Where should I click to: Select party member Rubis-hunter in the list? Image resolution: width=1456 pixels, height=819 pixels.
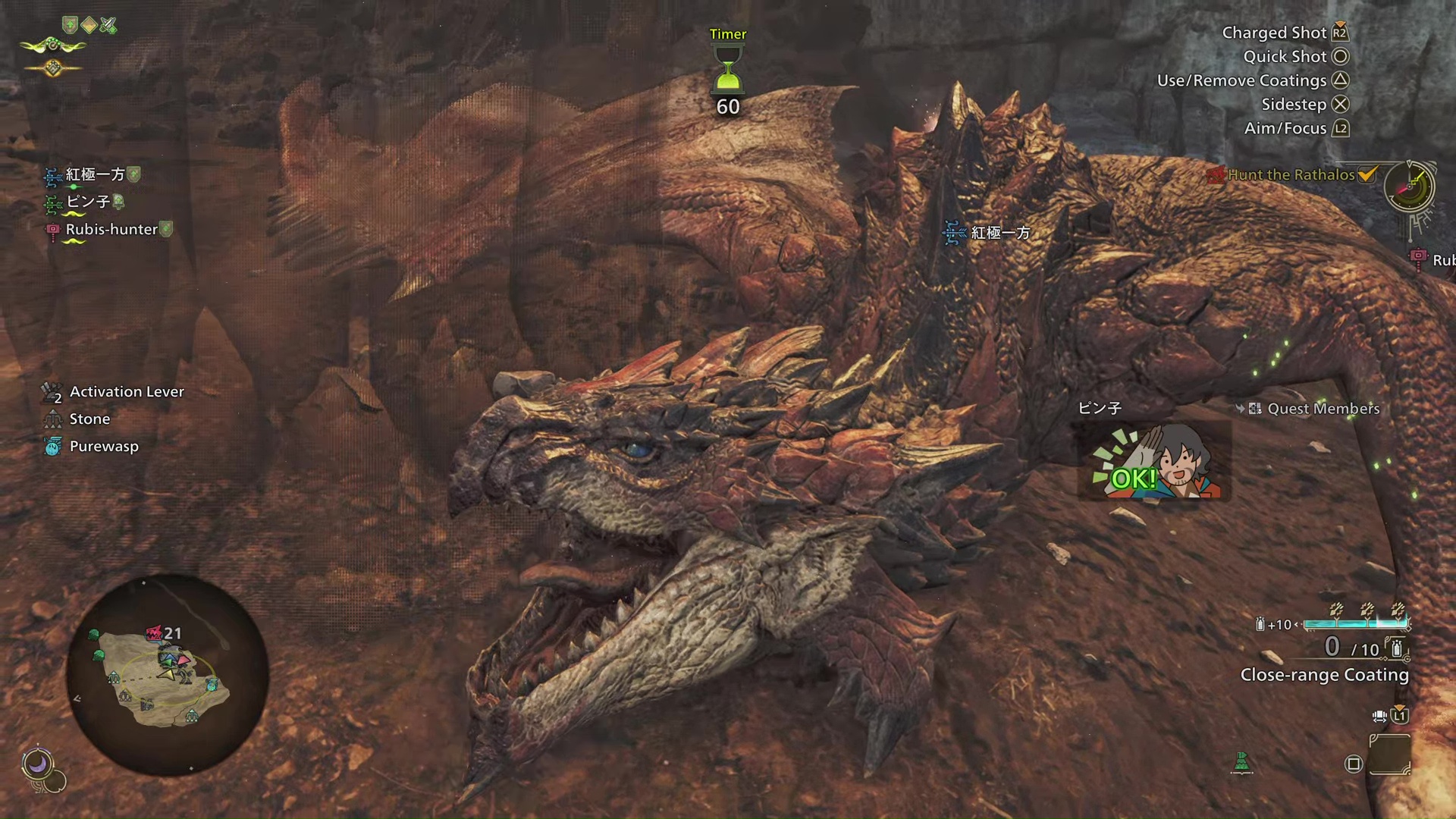point(111,230)
